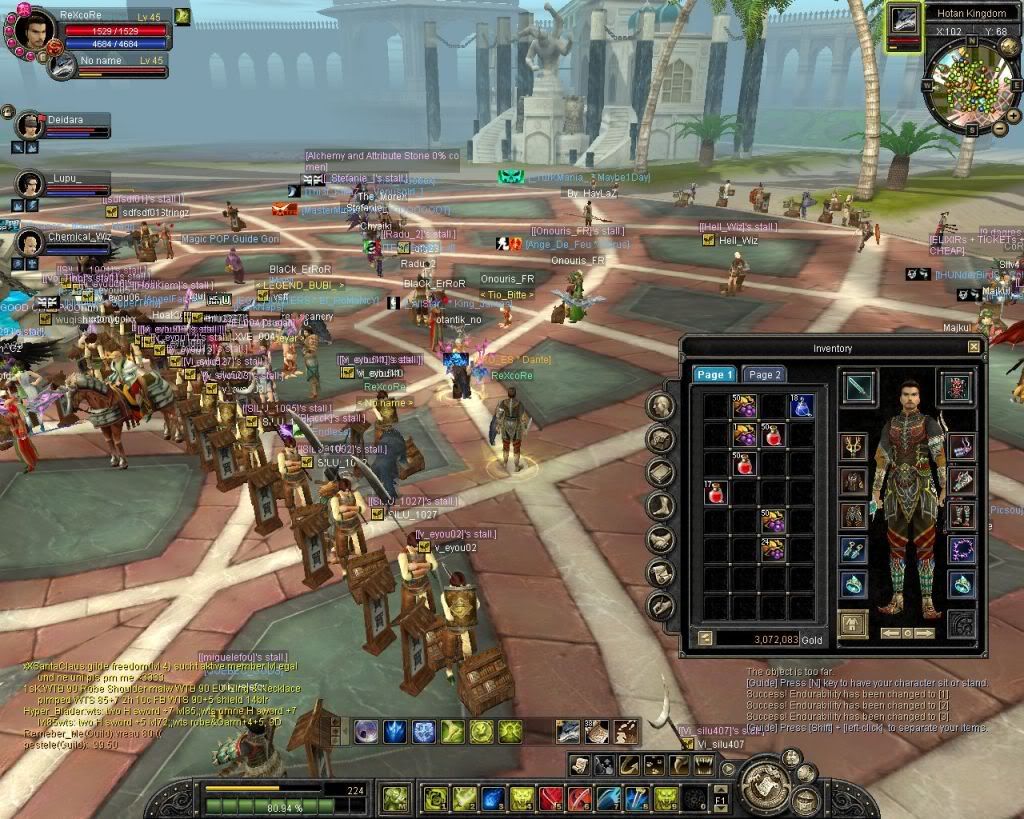Select the grape stack of 24
Viewport: 1024px width, 819px height.
point(772,549)
